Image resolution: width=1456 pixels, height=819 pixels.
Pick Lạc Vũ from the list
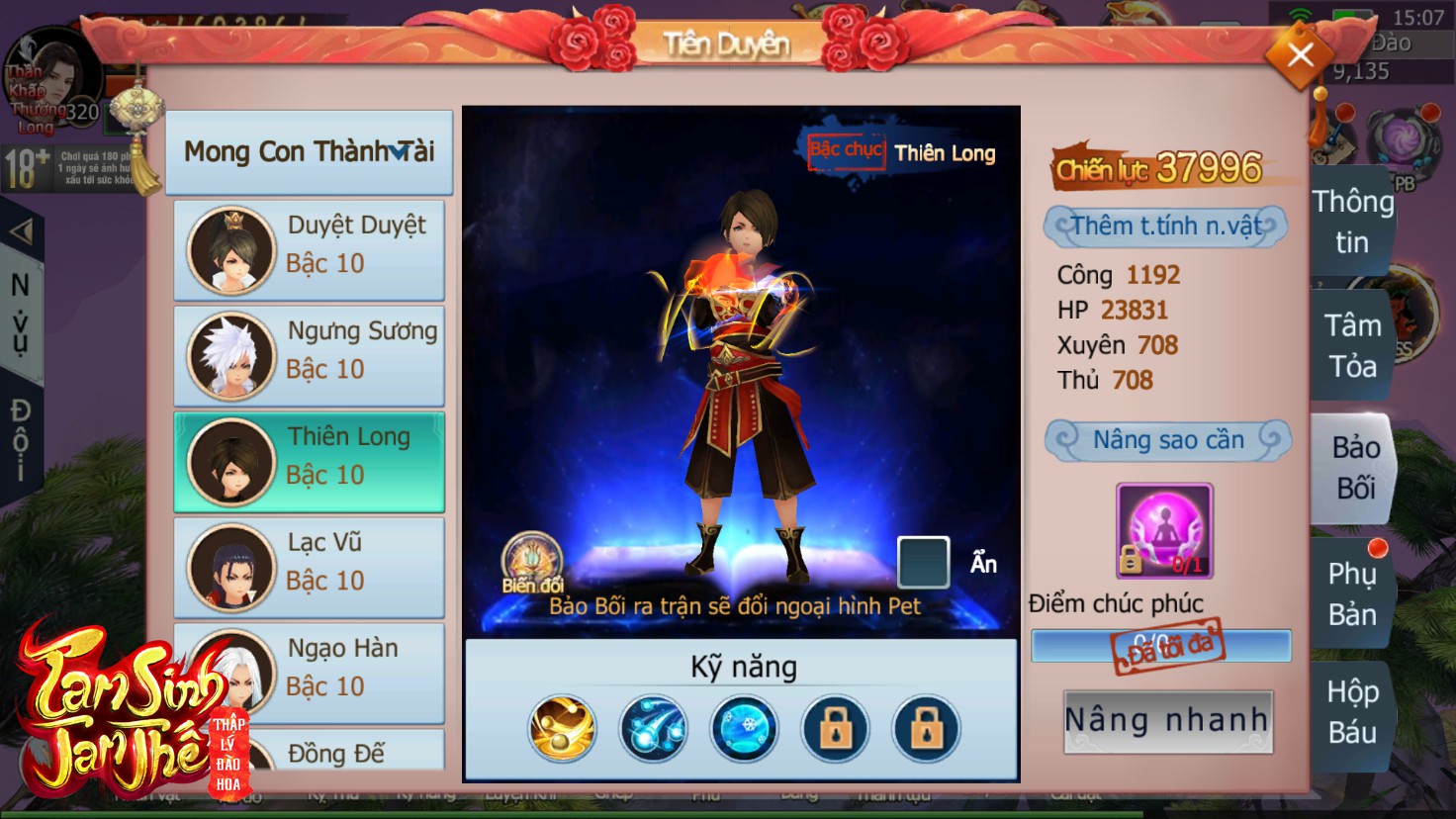point(309,567)
